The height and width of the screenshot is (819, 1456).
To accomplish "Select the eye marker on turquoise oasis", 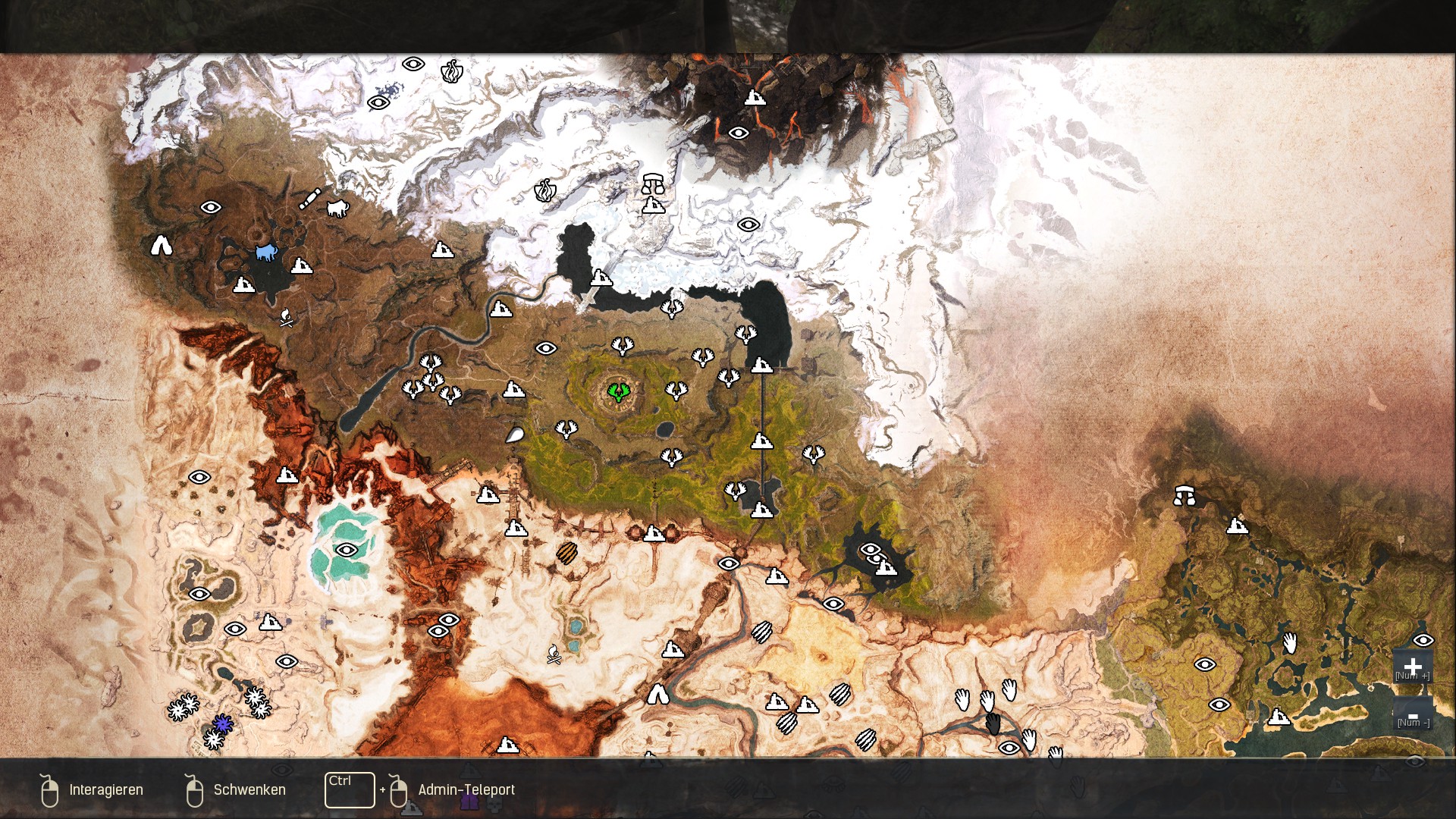I will 347,550.
